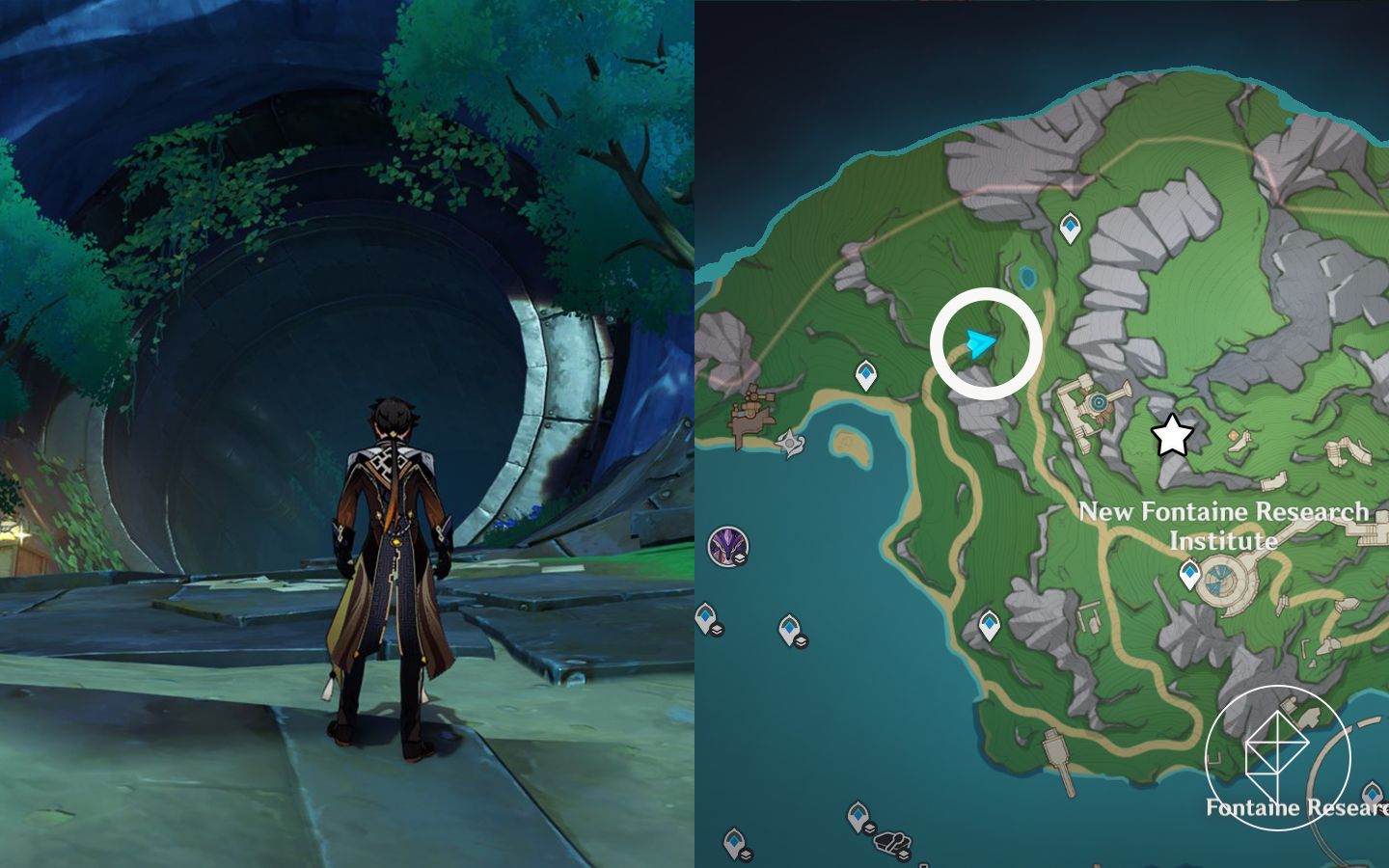Toggle the underground layer badge on the boss icon
The width and height of the screenshot is (1389, 868).
point(738,557)
